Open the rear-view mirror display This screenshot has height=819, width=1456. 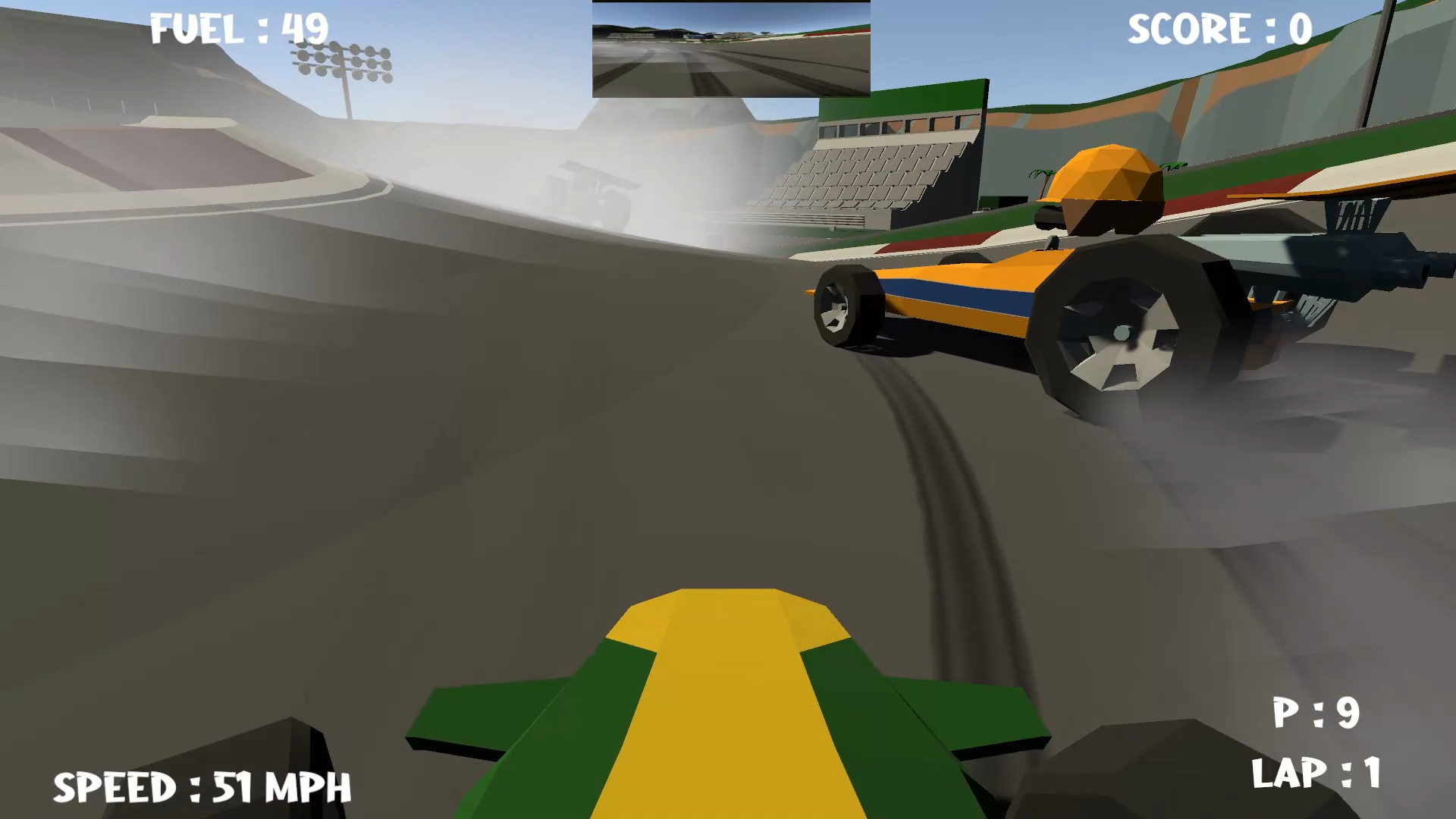730,50
